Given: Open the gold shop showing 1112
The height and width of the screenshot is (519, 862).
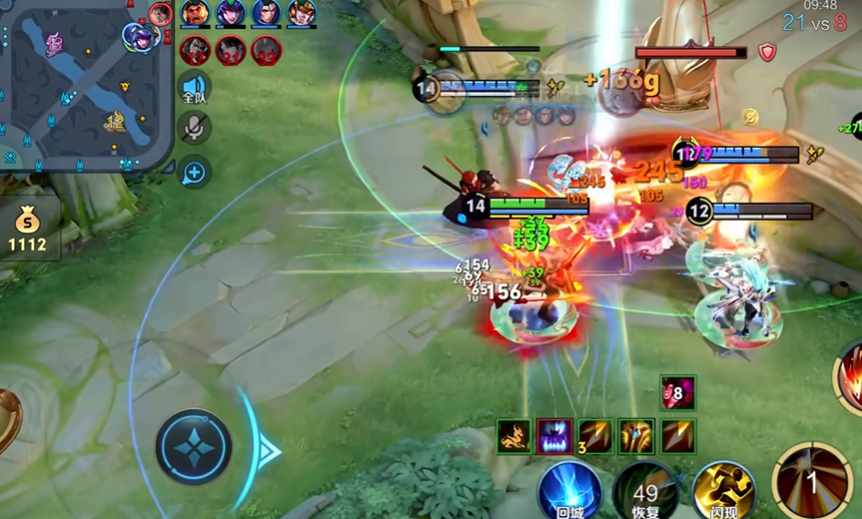Looking at the screenshot, I should pos(28,231).
